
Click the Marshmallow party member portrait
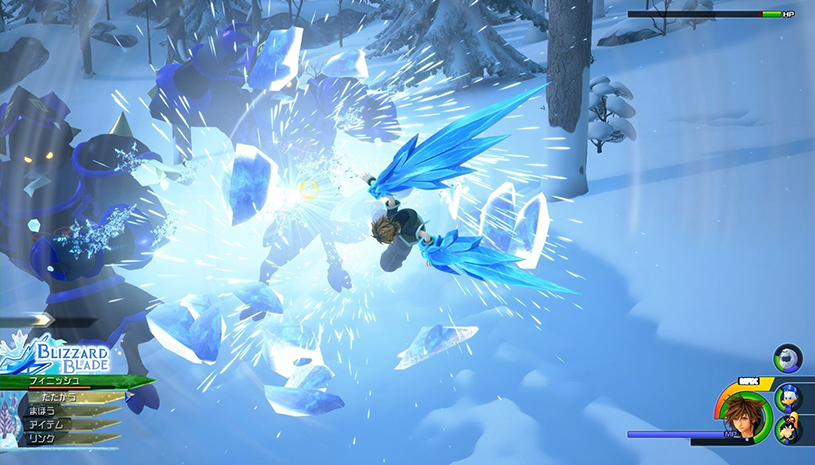coord(788,358)
